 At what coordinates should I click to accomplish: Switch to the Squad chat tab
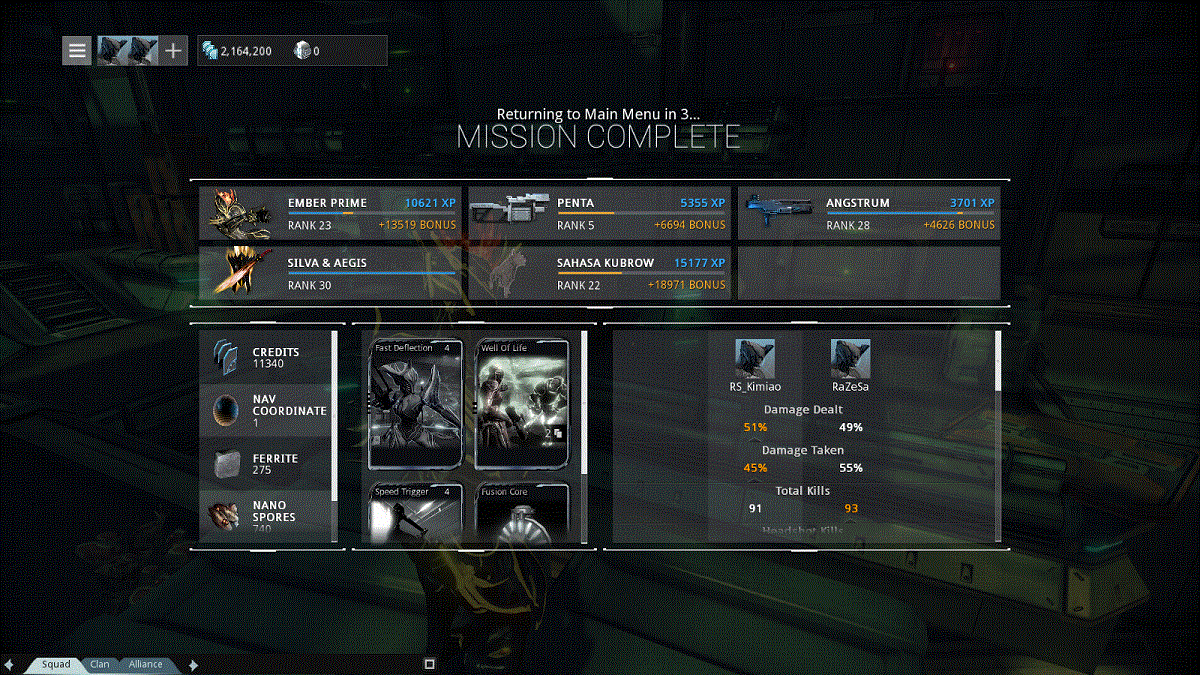(56, 664)
